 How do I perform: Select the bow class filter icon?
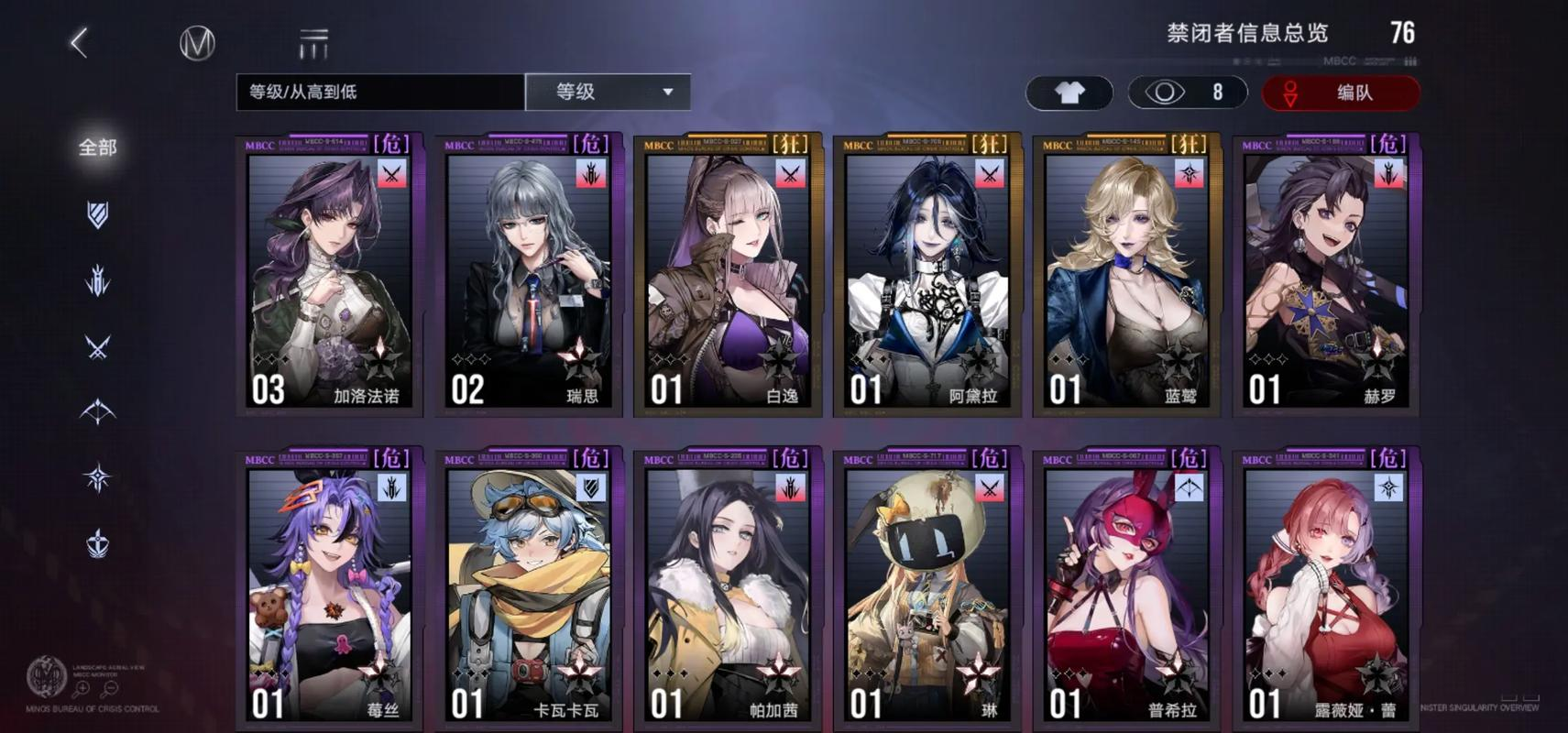click(96, 410)
